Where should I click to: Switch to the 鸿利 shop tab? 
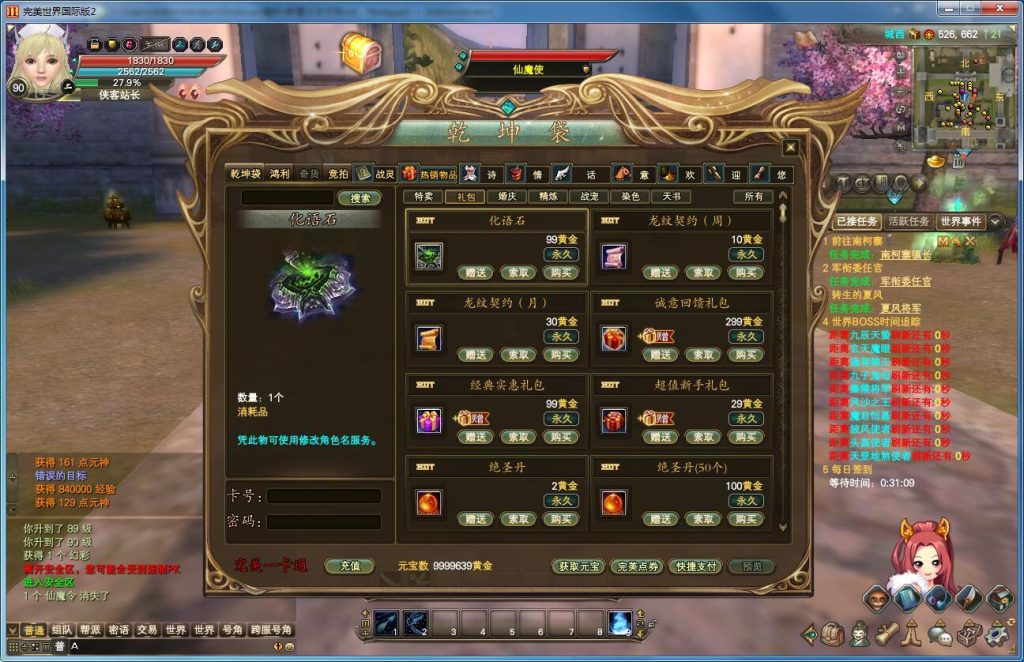click(x=280, y=174)
